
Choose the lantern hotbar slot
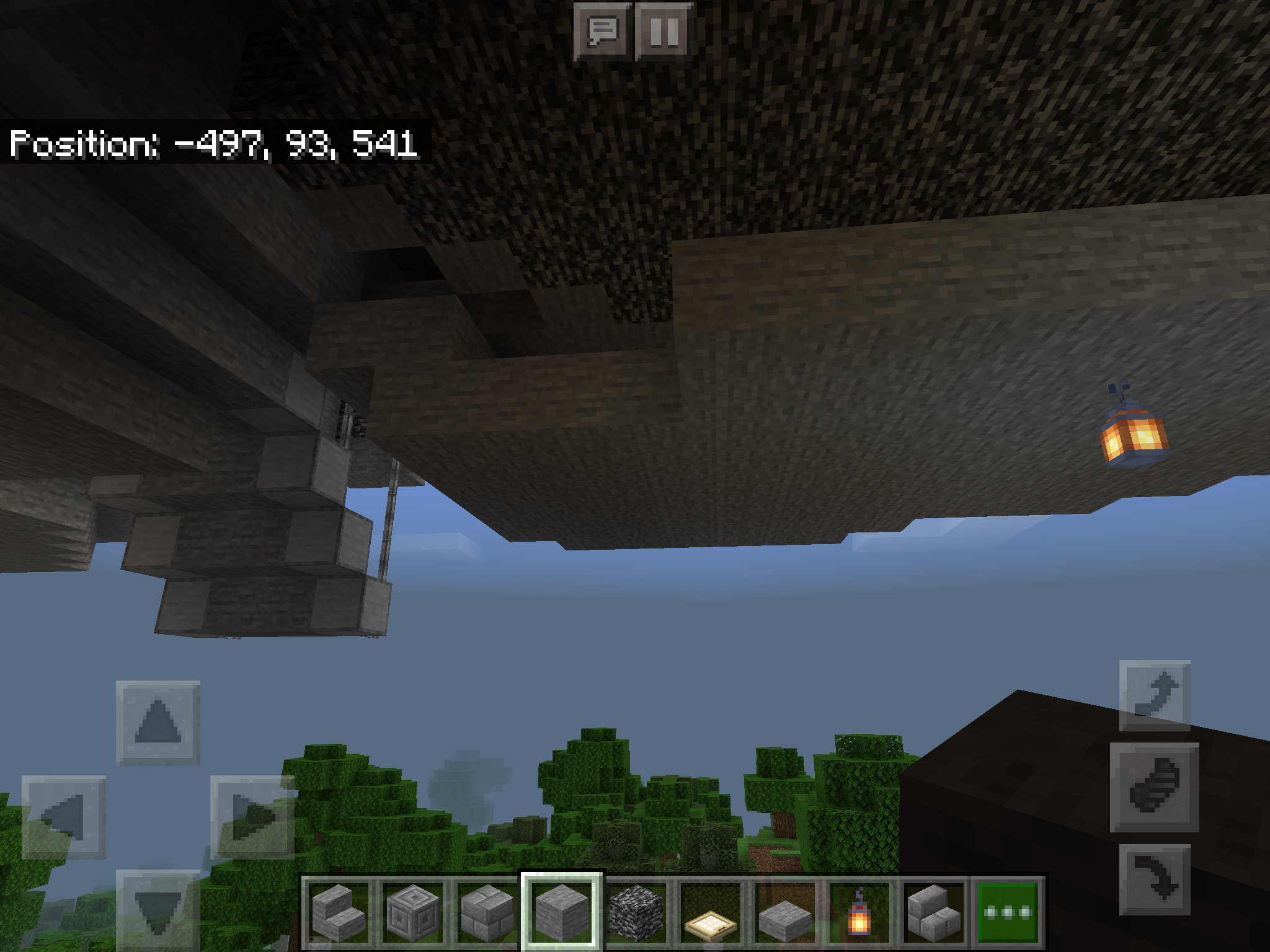pos(859,912)
